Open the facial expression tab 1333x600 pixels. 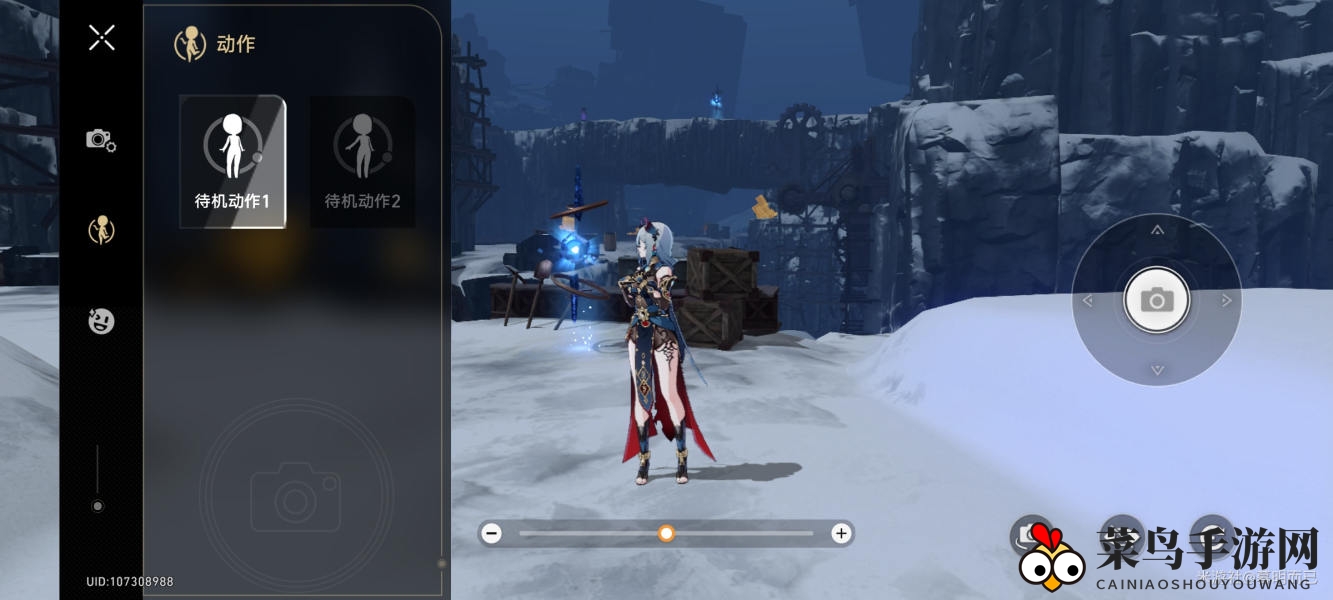pos(101,321)
